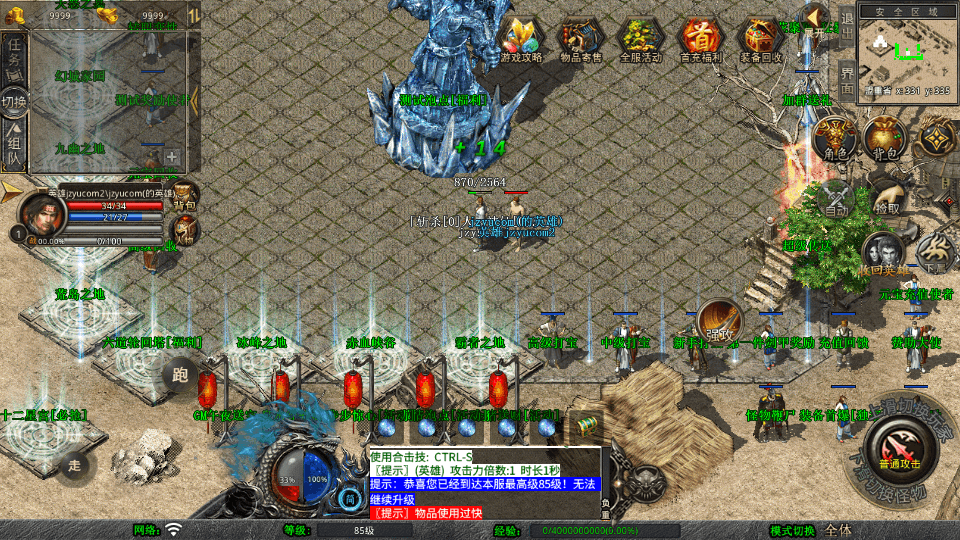
Task: Open the 游戏攻略 game guide icon
Action: click(520, 38)
